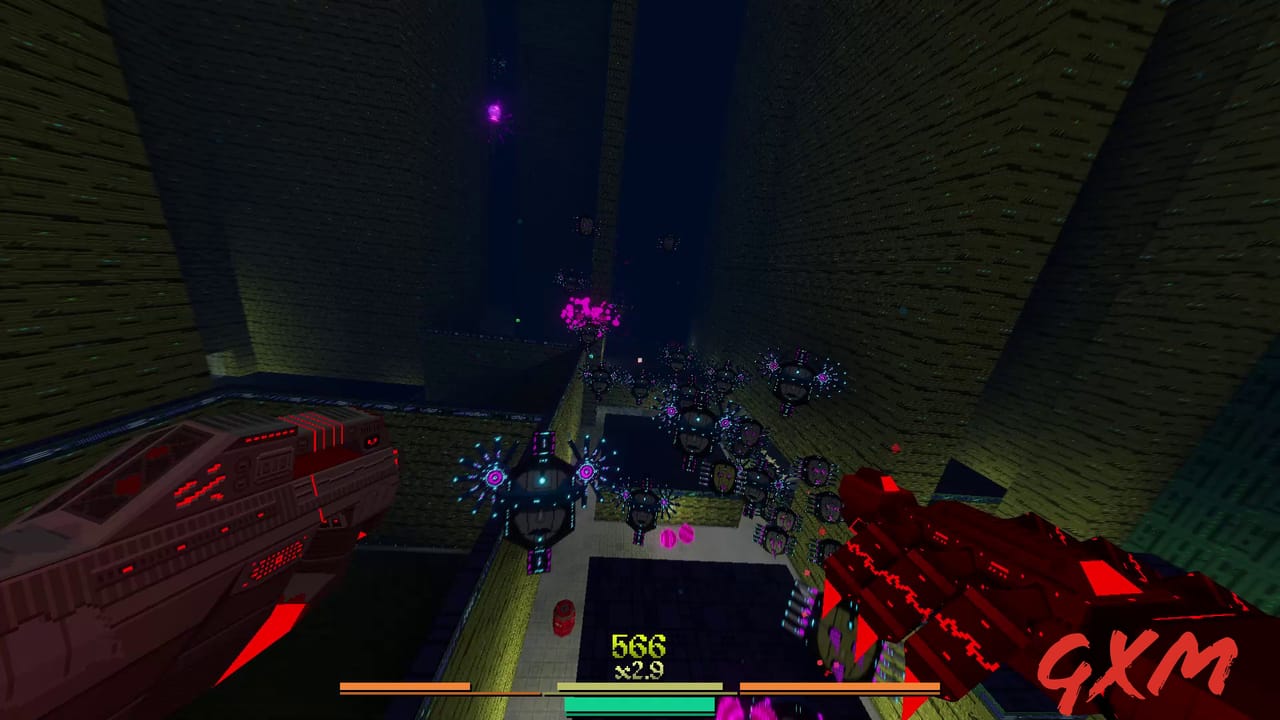Click the green bar under the multiplier
Screen dimensions: 1280x720
point(640,706)
